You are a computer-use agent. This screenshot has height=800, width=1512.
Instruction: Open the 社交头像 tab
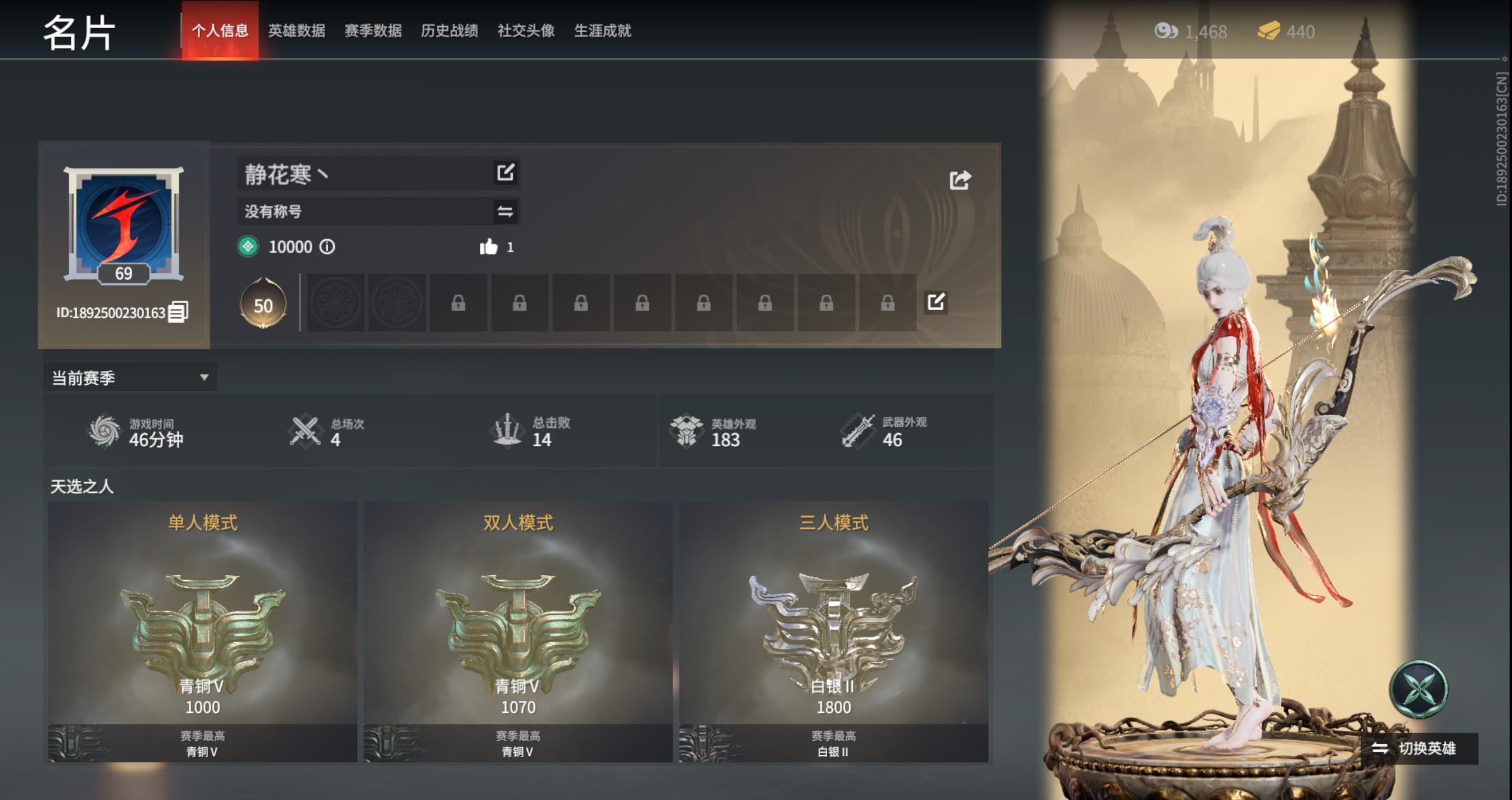point(526,30)
